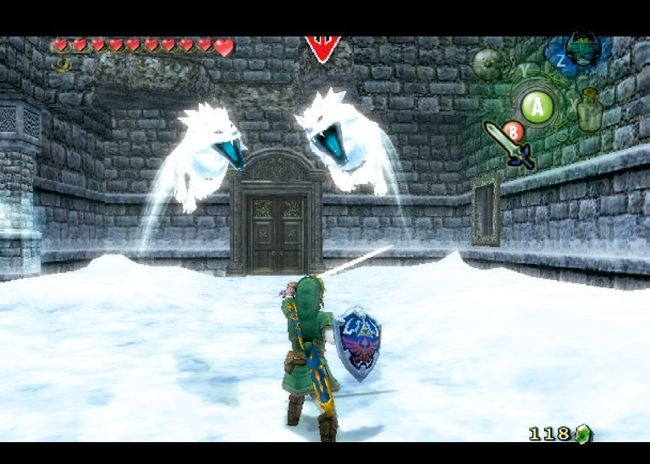Use the empty bottle item
The image size is (650, 464).
tap(590, 111)
